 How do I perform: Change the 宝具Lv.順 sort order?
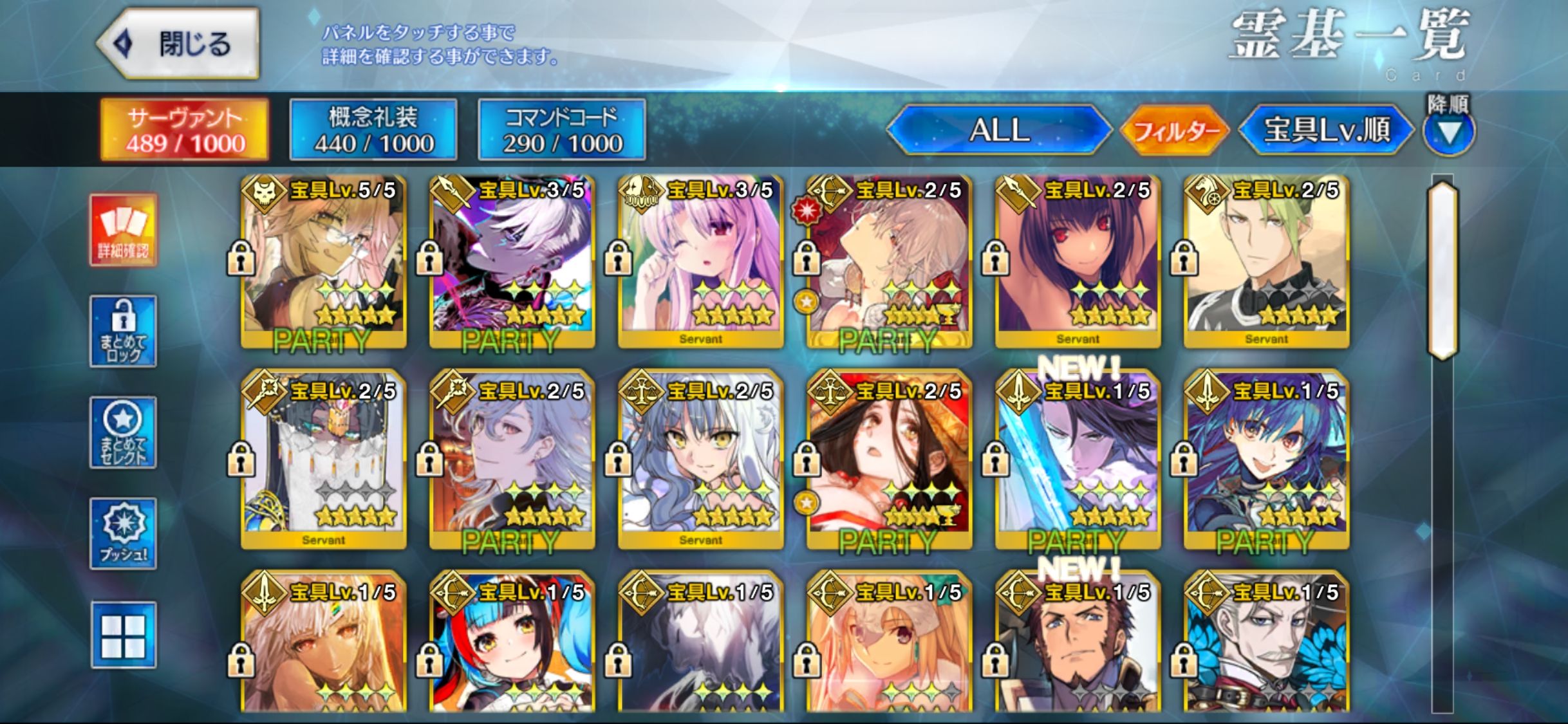[x=1326, y=130]
